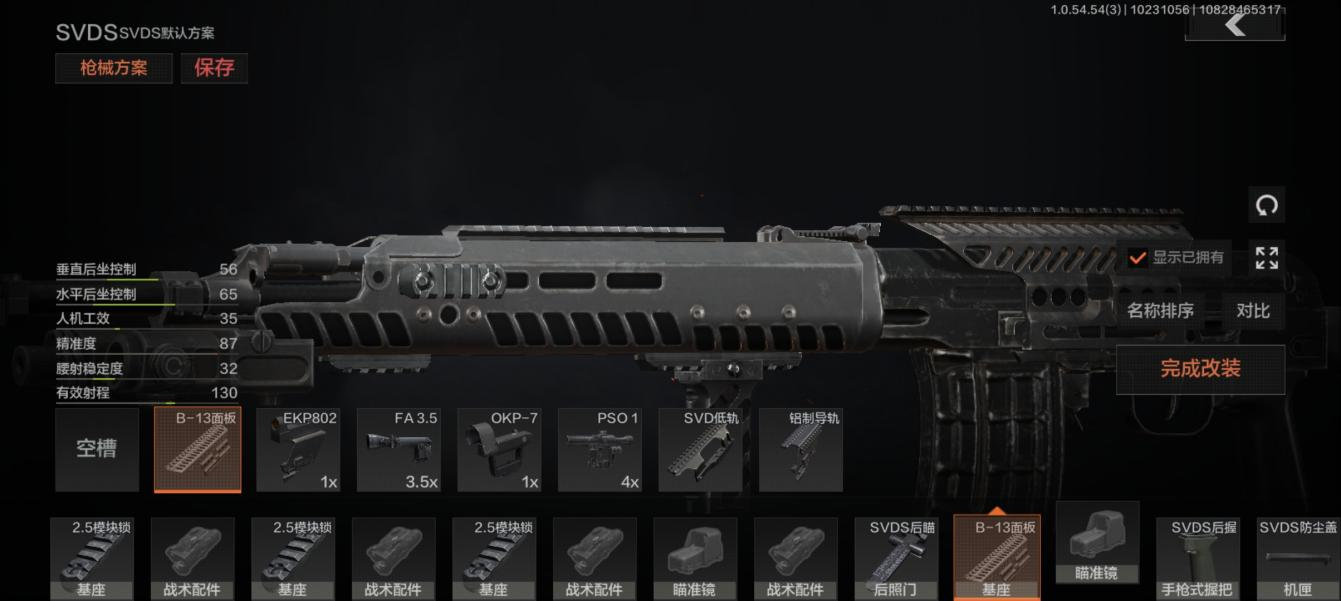Choose the EKP802 1x sight
This screenshot has height=601, width=1341.
pyautogui.click(x=298, y=450)
